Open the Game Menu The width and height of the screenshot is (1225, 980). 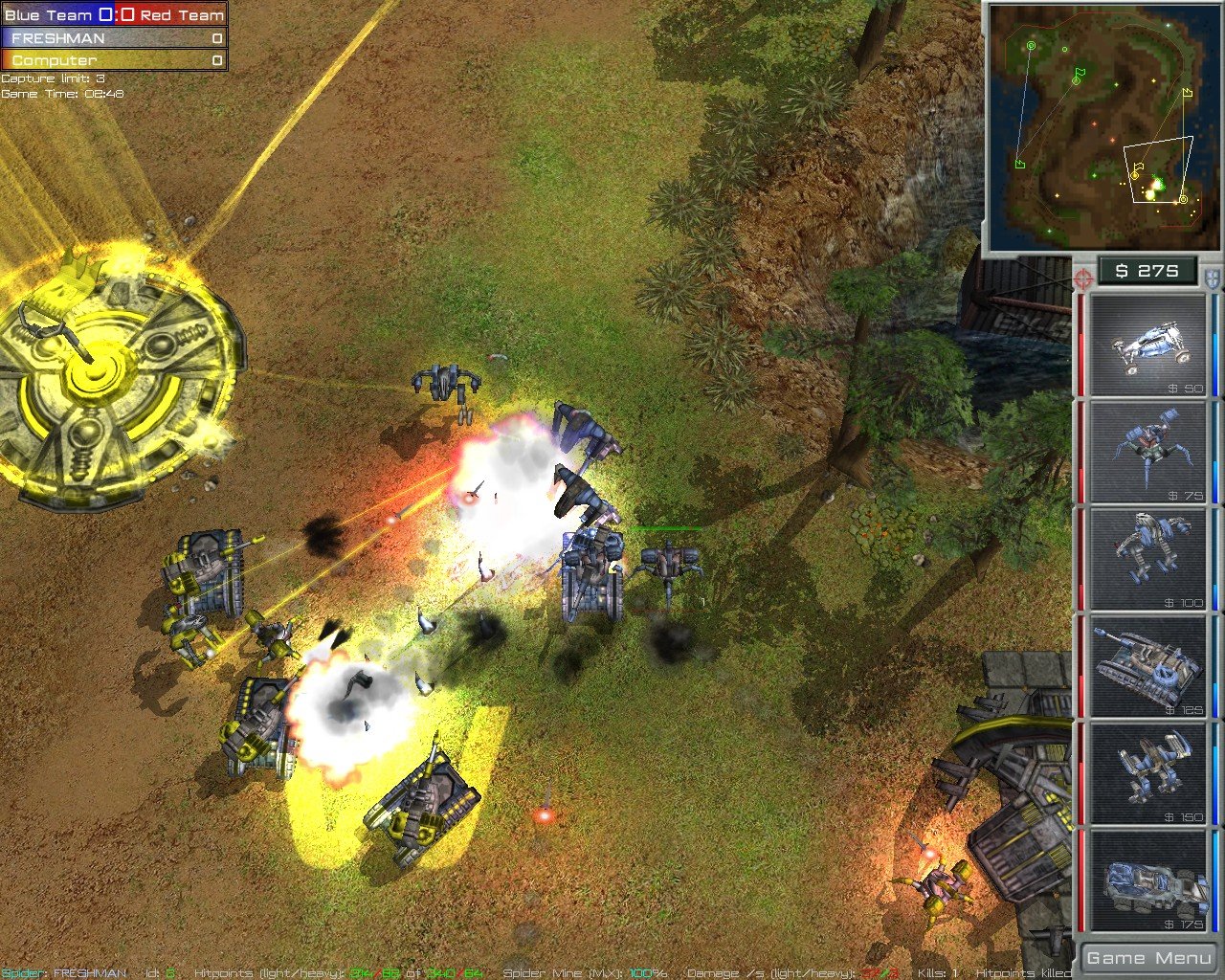tap(1147, 957)
